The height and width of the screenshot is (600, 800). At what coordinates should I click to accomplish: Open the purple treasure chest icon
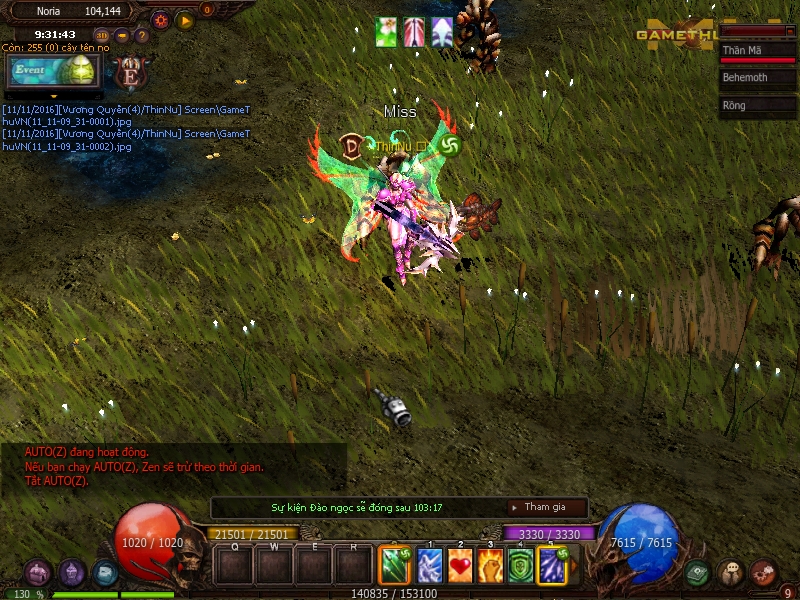coord(38,573)
